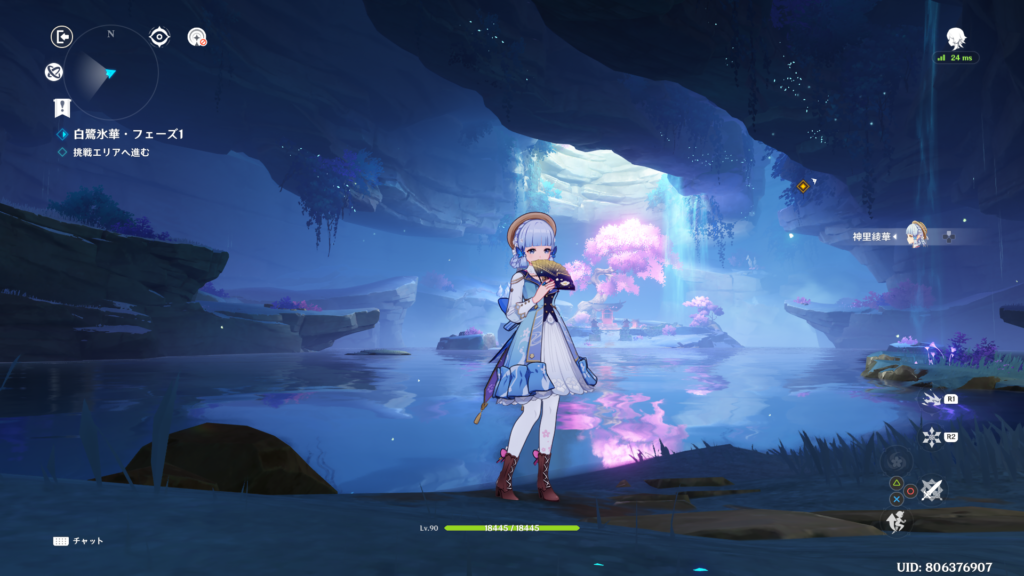The width and height of the screenshot is (1024, 576).
Task: Click the exit domain door icon
Action: coord(62,37)
